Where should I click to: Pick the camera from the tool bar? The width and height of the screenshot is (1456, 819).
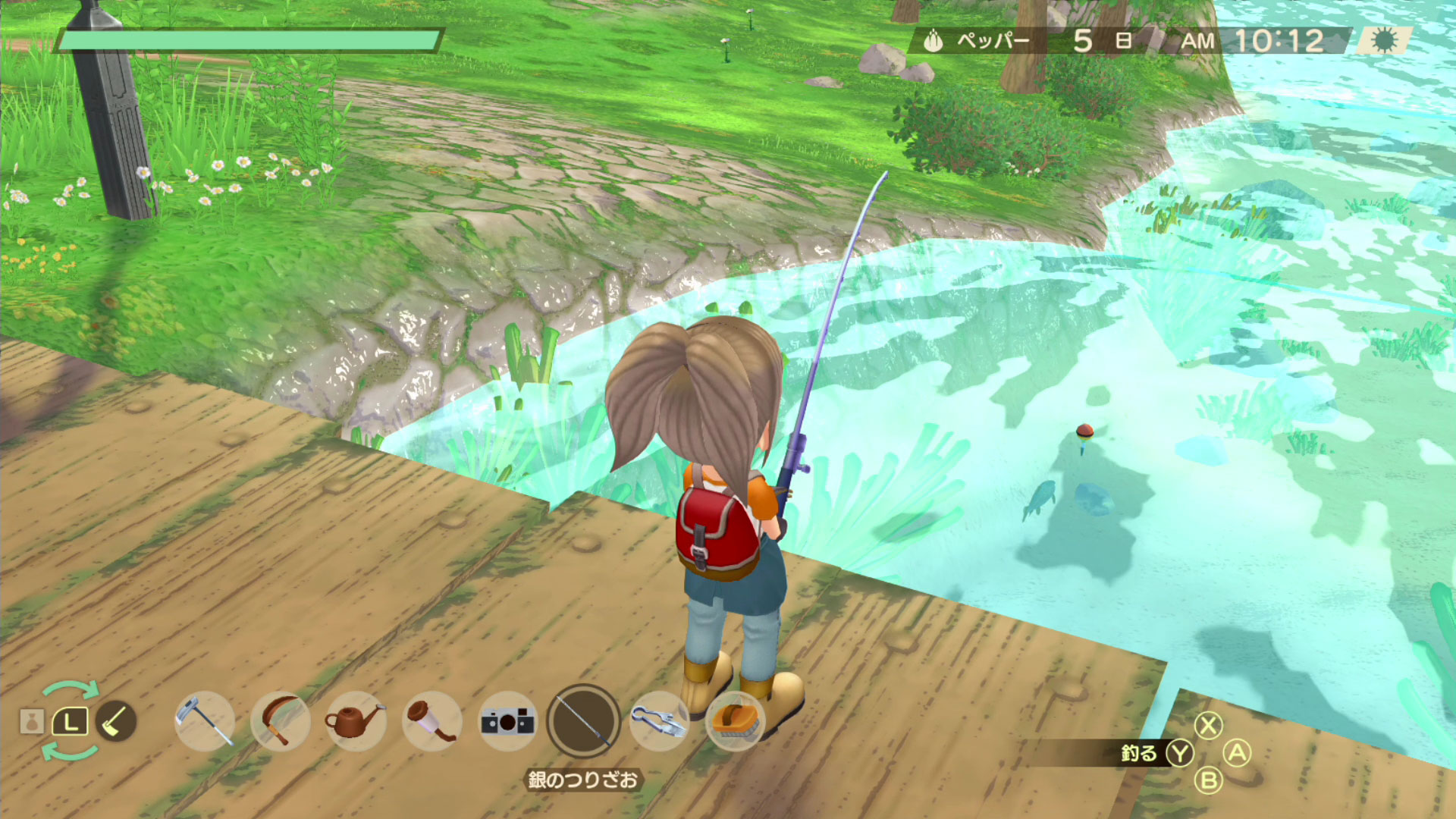point(507,720)
